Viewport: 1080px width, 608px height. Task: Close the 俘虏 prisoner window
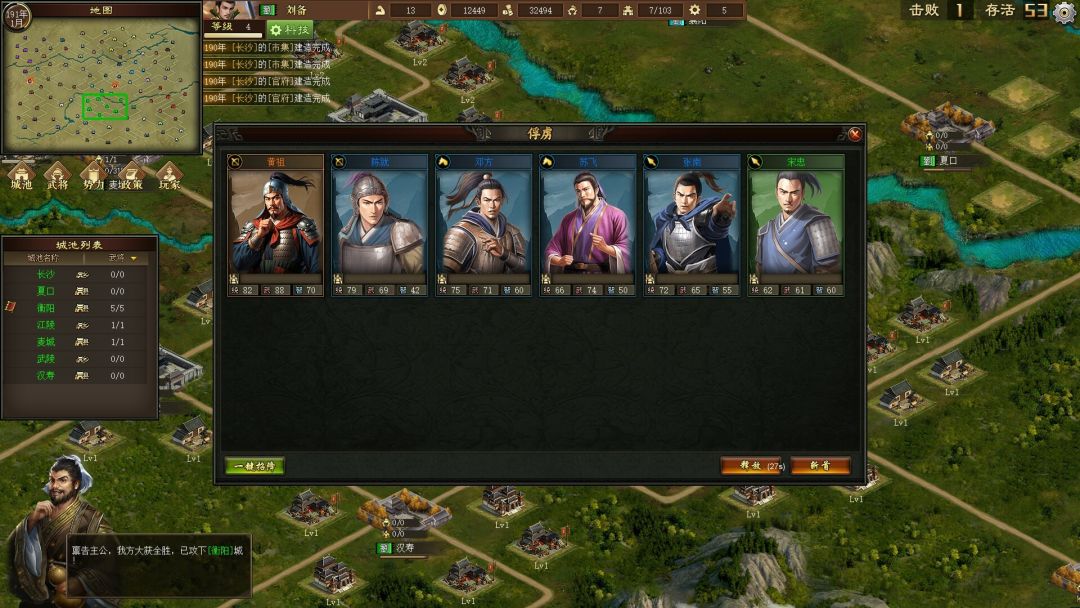855,134
